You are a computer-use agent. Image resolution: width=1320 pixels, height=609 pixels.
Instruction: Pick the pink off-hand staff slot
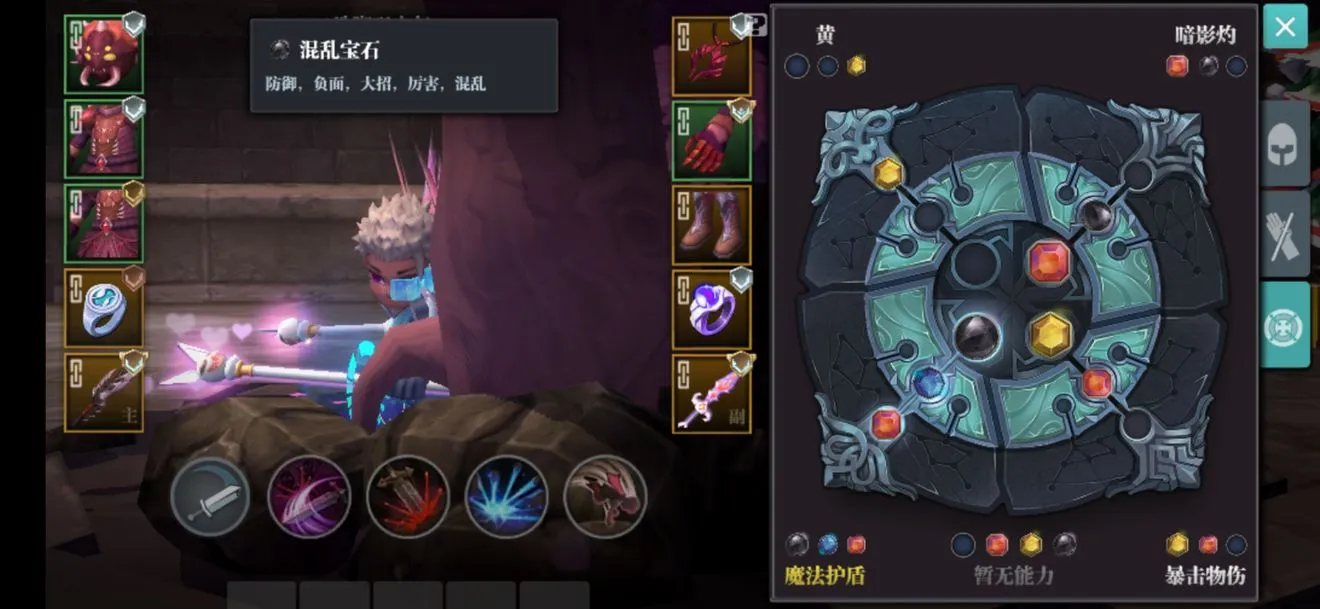(711, 394)
